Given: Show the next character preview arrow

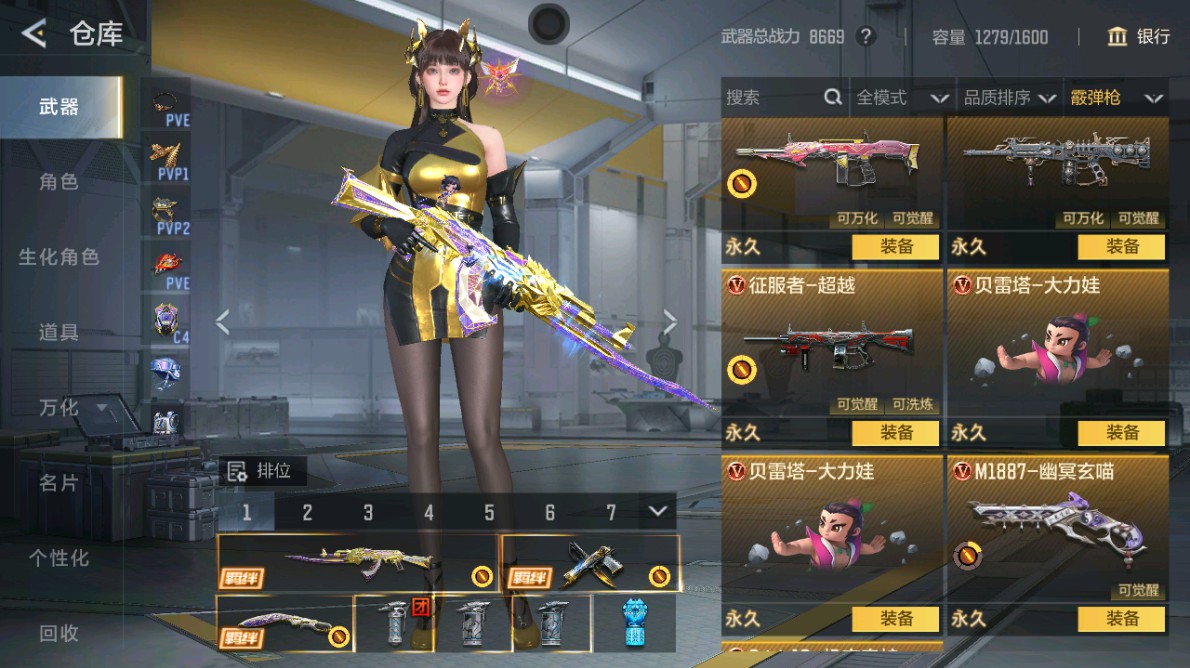Looking at the screenshot, I should (x=670, y=322).
